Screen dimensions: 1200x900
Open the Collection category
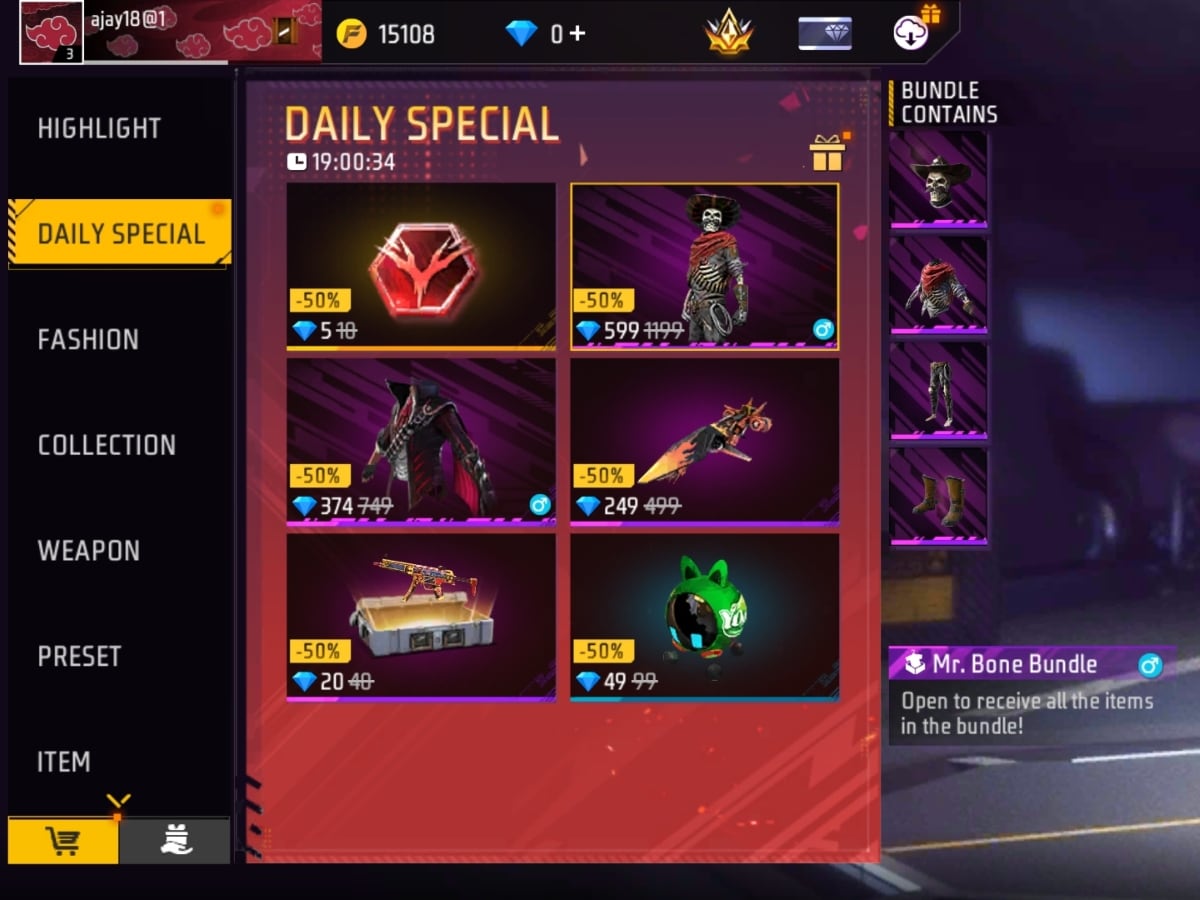[107, 445]
